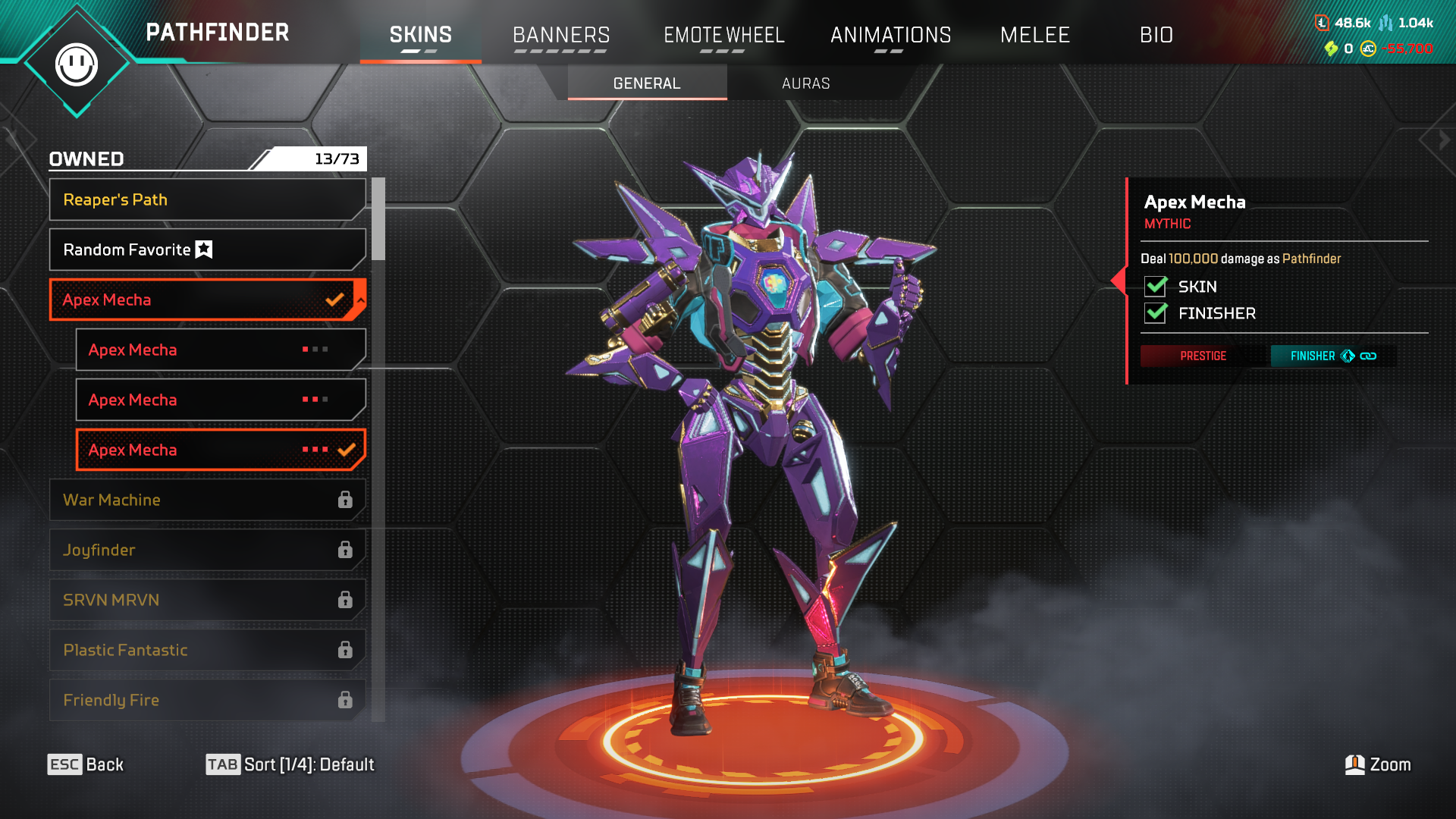Image resolution: width=1456 pixels, height=819 pixels.
Task: Select Apex Mecha tier one variant
Action: [x=220, y=350]
